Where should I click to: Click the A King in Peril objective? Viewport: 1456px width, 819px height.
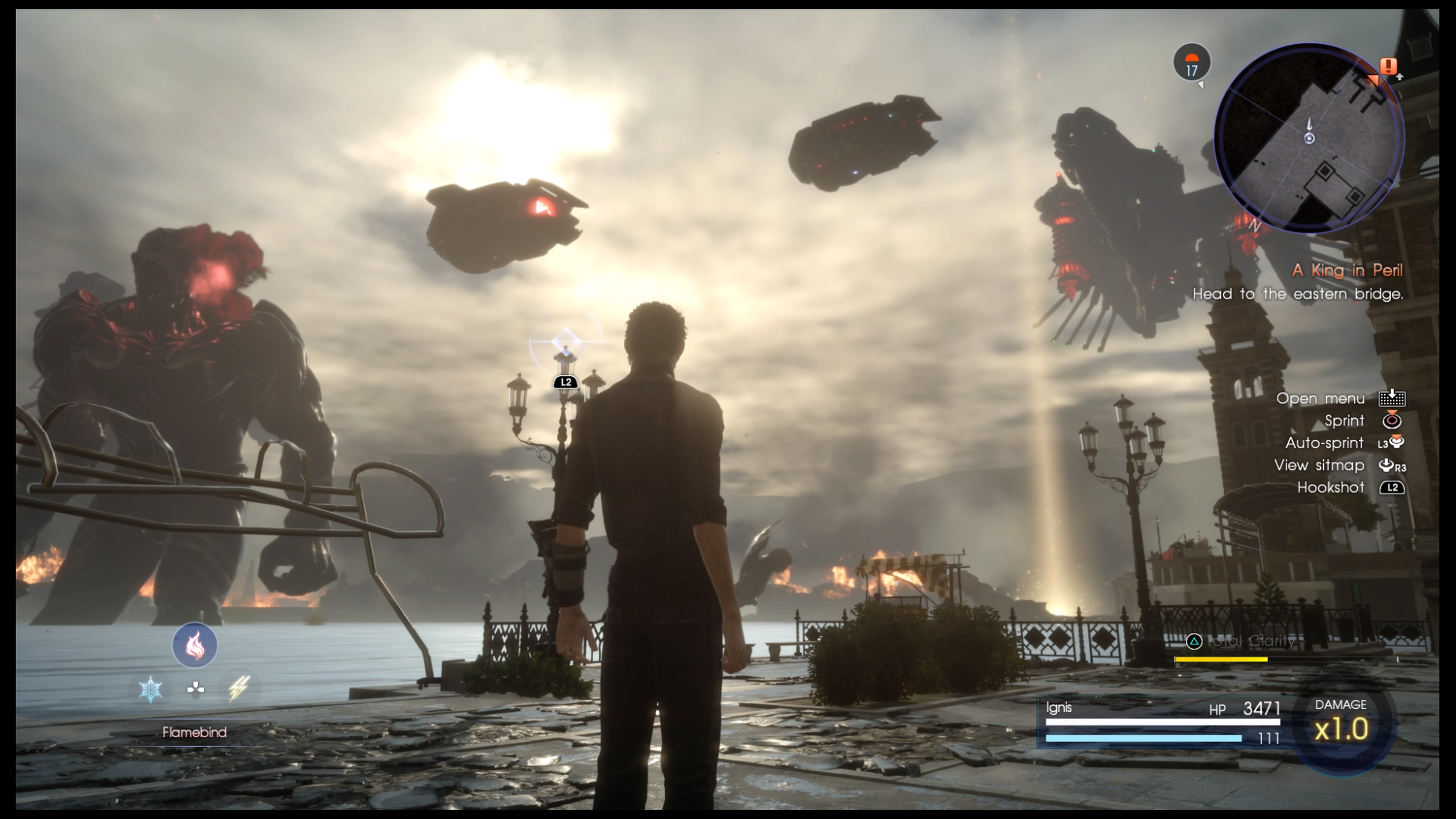1347,271
